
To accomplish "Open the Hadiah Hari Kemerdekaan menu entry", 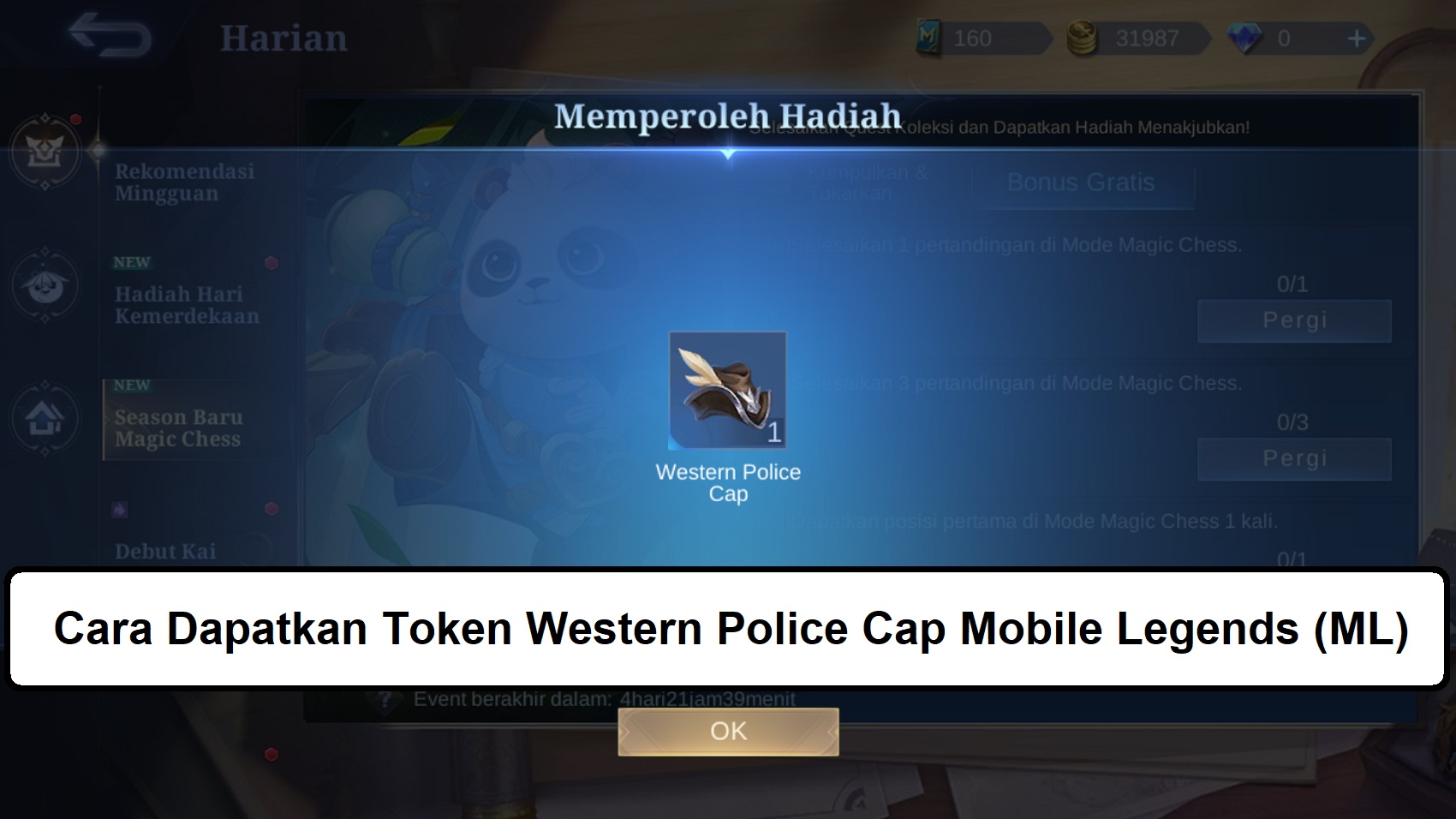I will [x=187, y=304].
